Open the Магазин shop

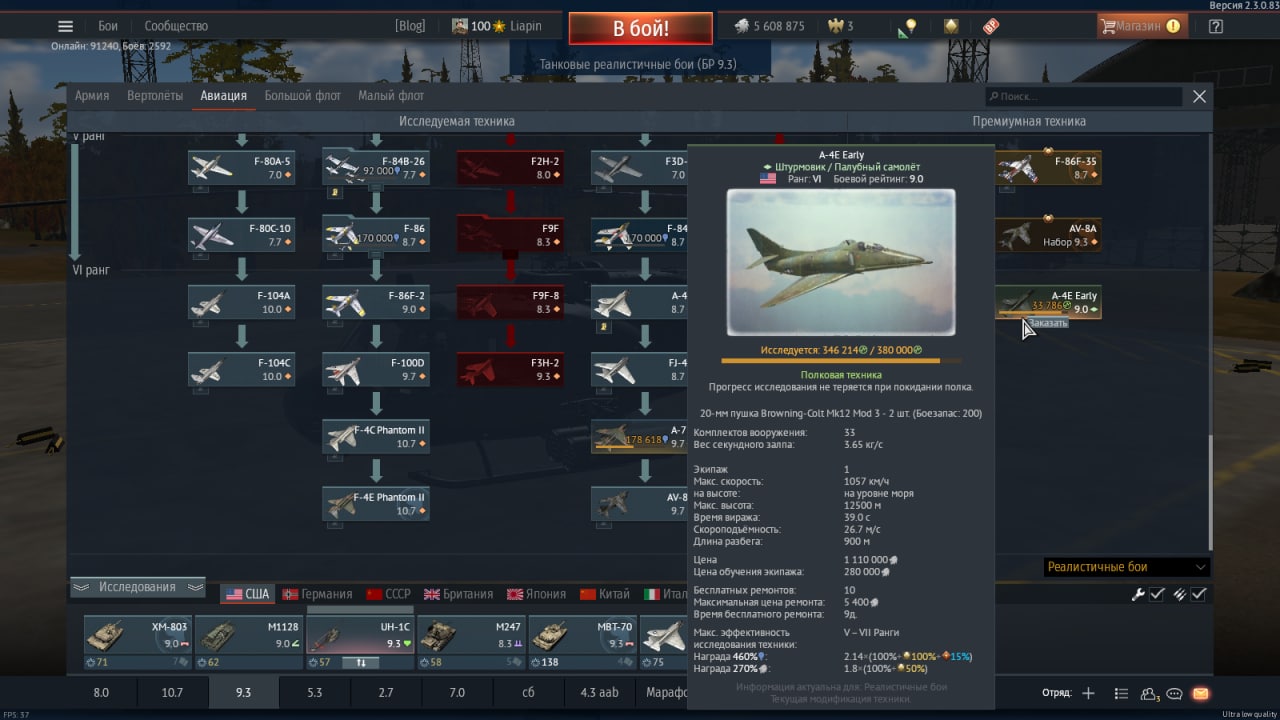[x=1141, y=26]
